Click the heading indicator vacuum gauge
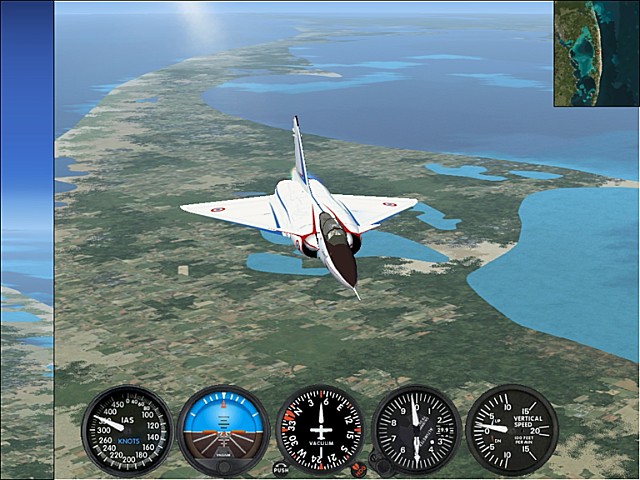The image size is (640, 480). (x=320, y=429)
